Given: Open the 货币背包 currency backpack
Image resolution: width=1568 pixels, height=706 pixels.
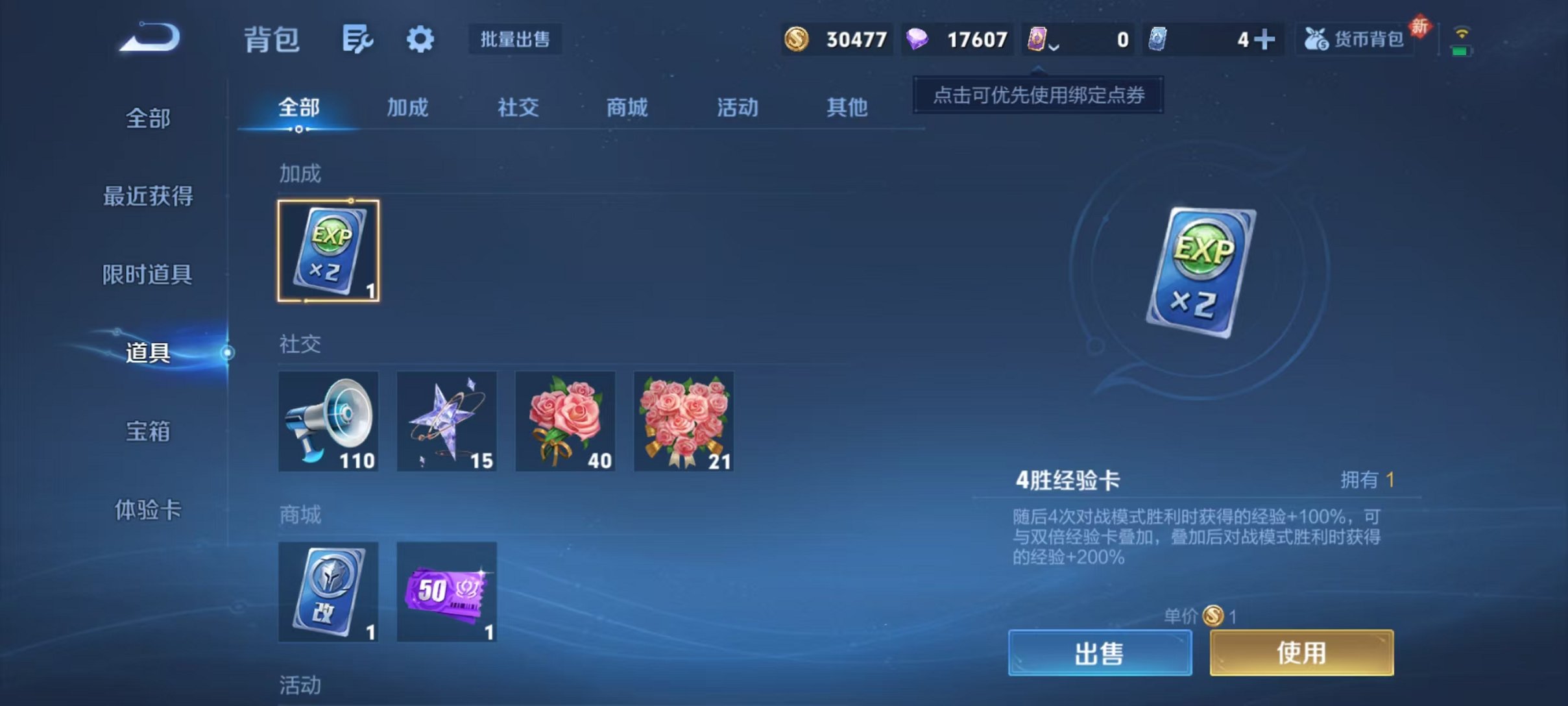Looking at the screenshot, I should (1355, 39).
